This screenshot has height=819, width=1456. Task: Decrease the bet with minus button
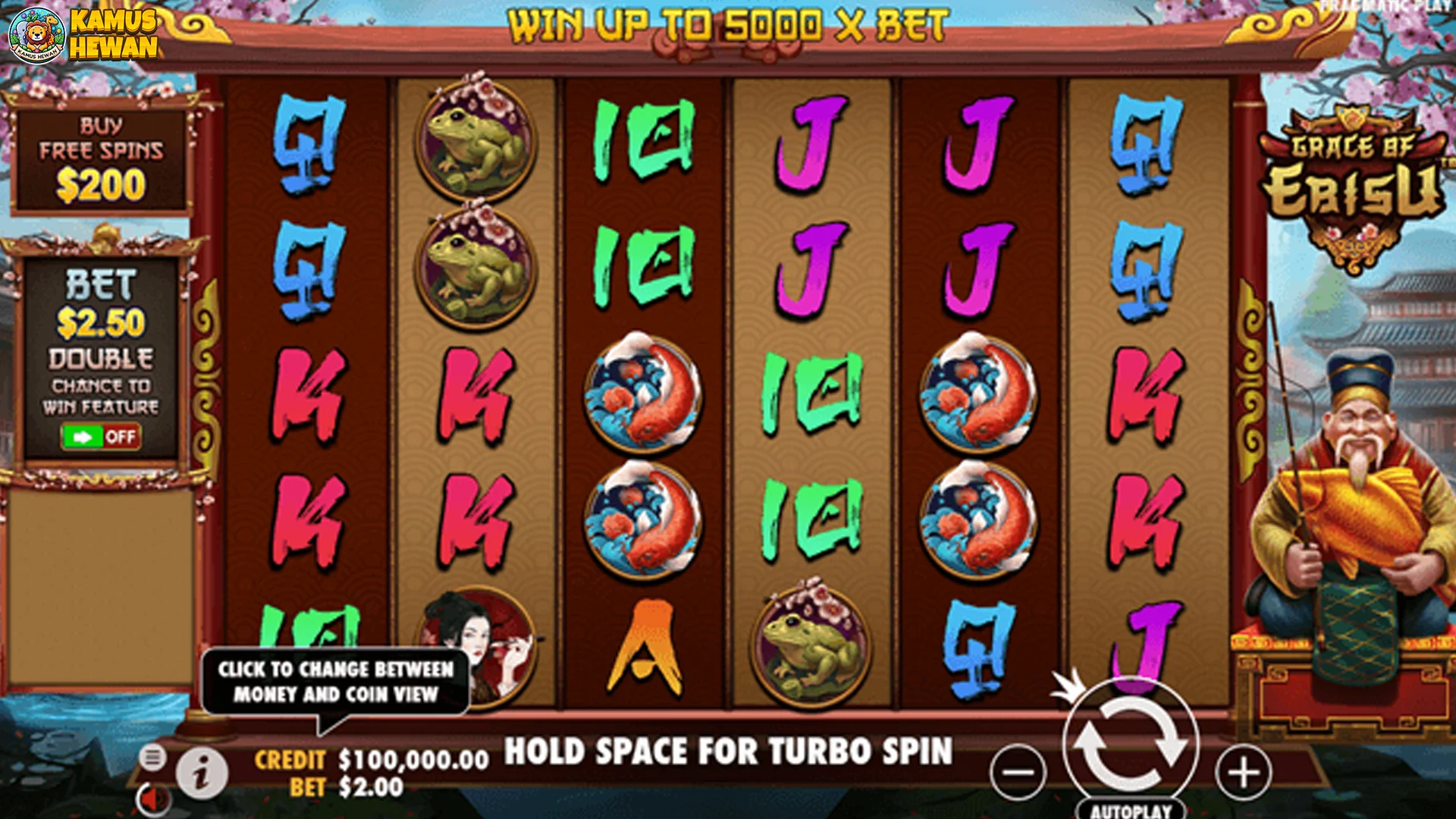(x=1017, y=773)
